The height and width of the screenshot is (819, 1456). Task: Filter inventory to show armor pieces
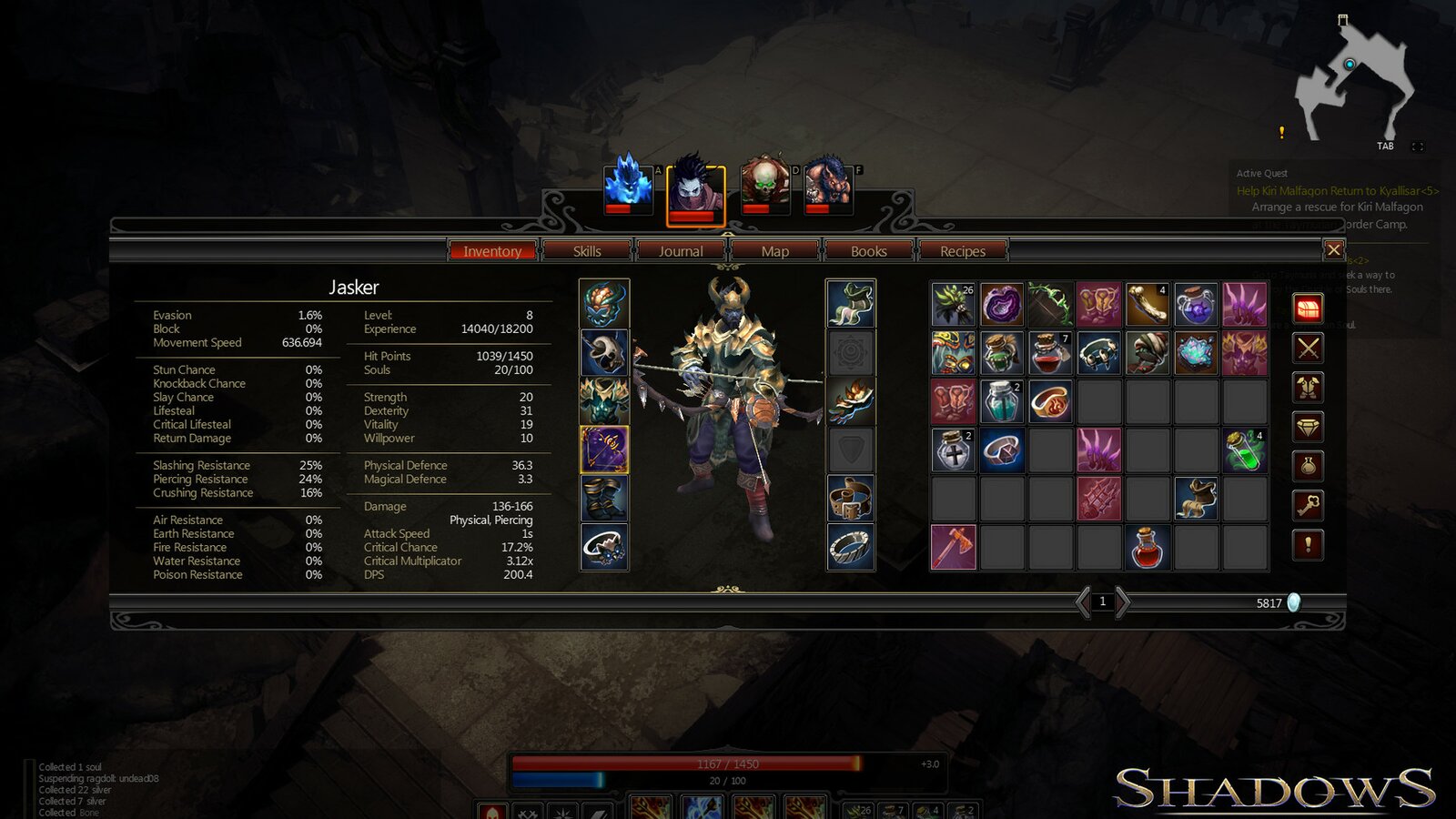[1308, 388]
